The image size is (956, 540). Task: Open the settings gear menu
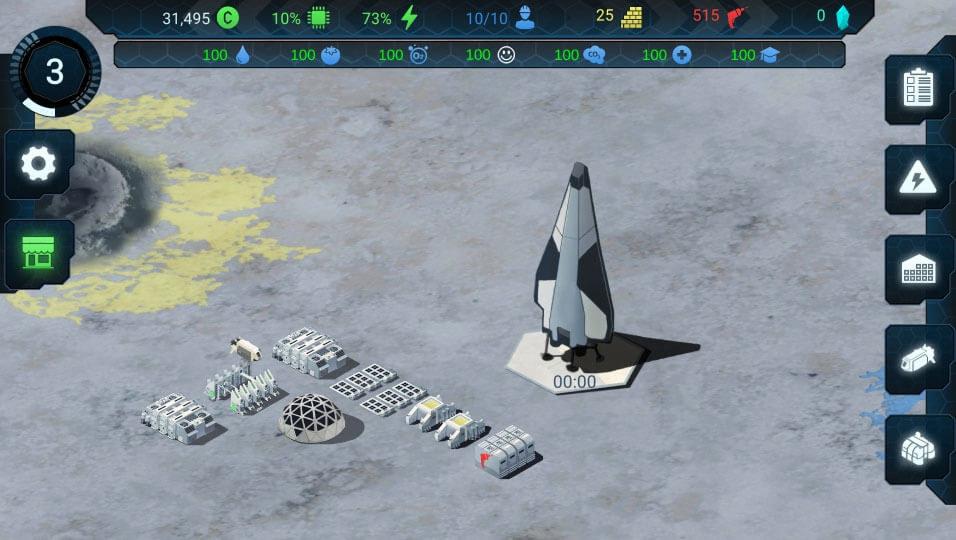pos(39,163)
